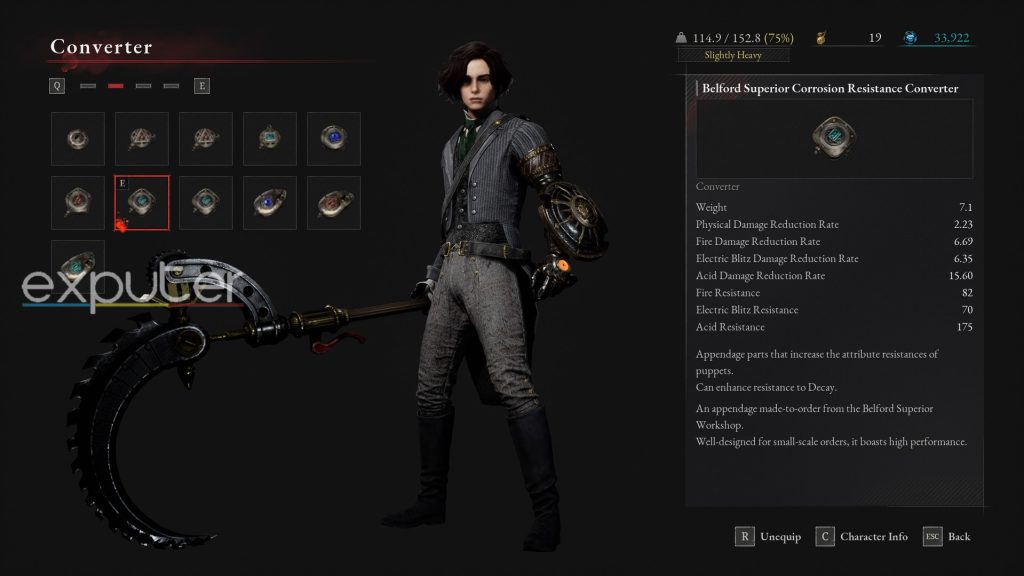1024x576 pixels.
Task: Open Character Info
Action: (x=862, y=537)
